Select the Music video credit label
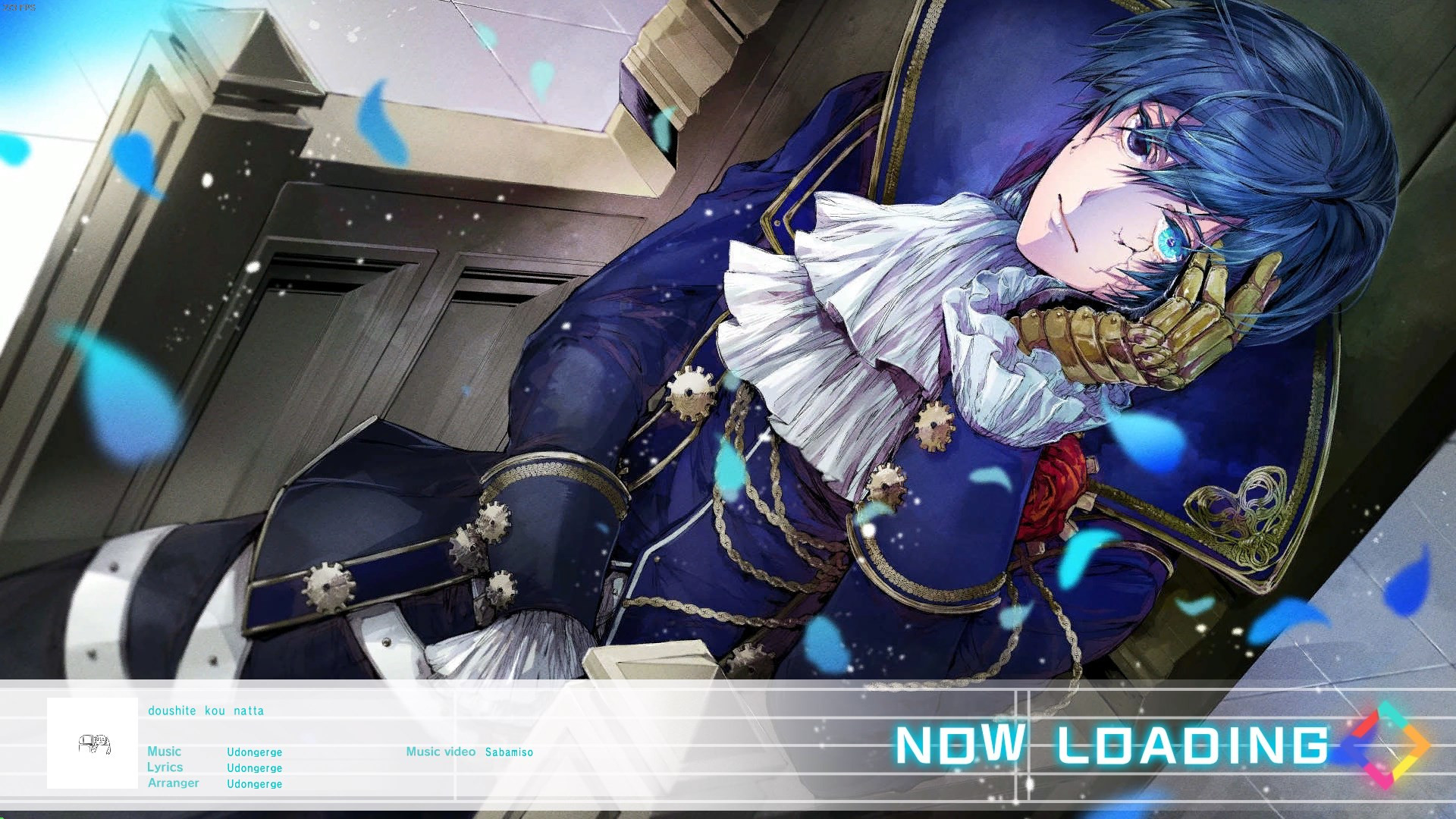 (x=441, y=752)
